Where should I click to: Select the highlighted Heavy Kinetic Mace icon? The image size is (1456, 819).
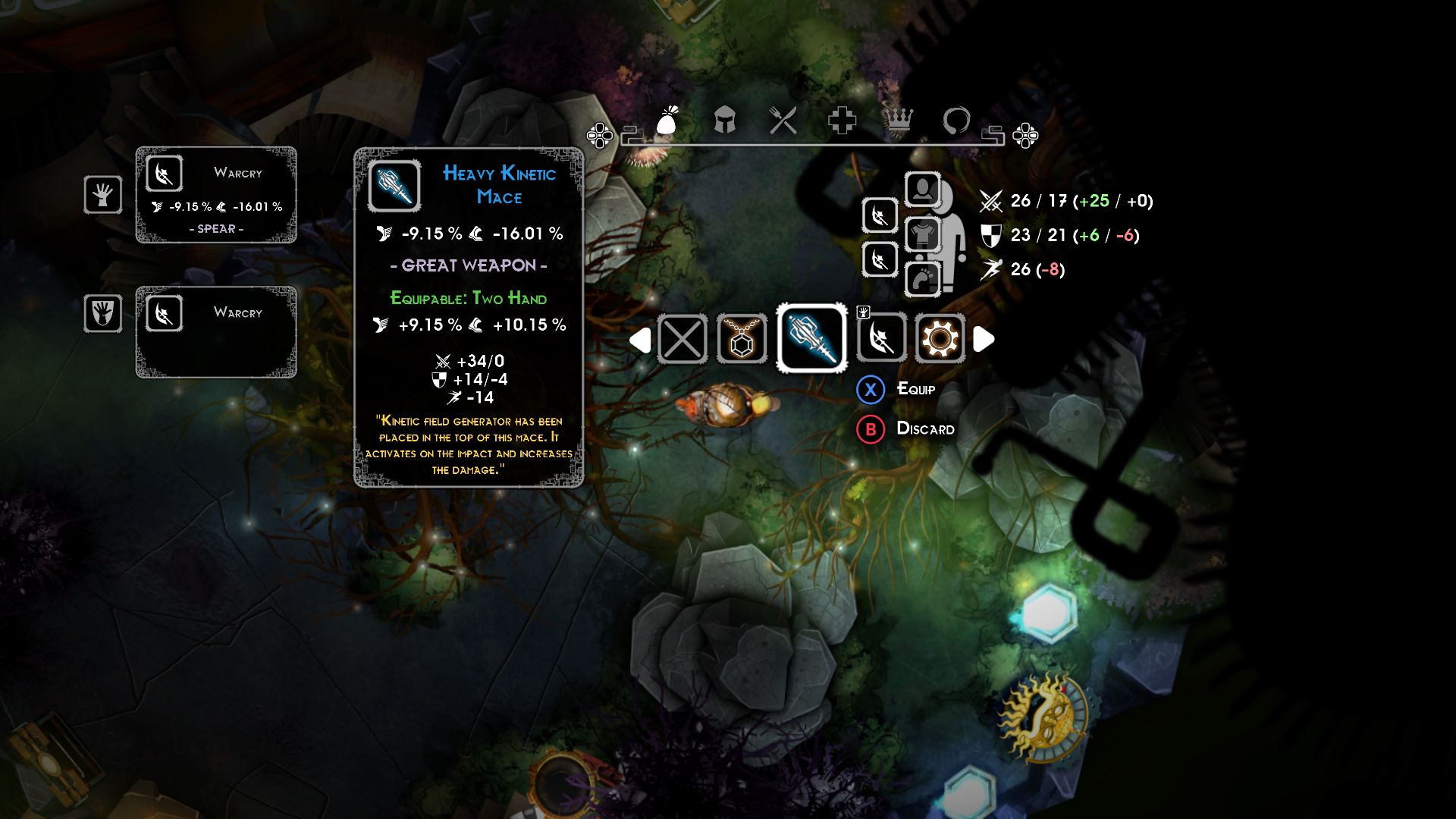point(810,340)
